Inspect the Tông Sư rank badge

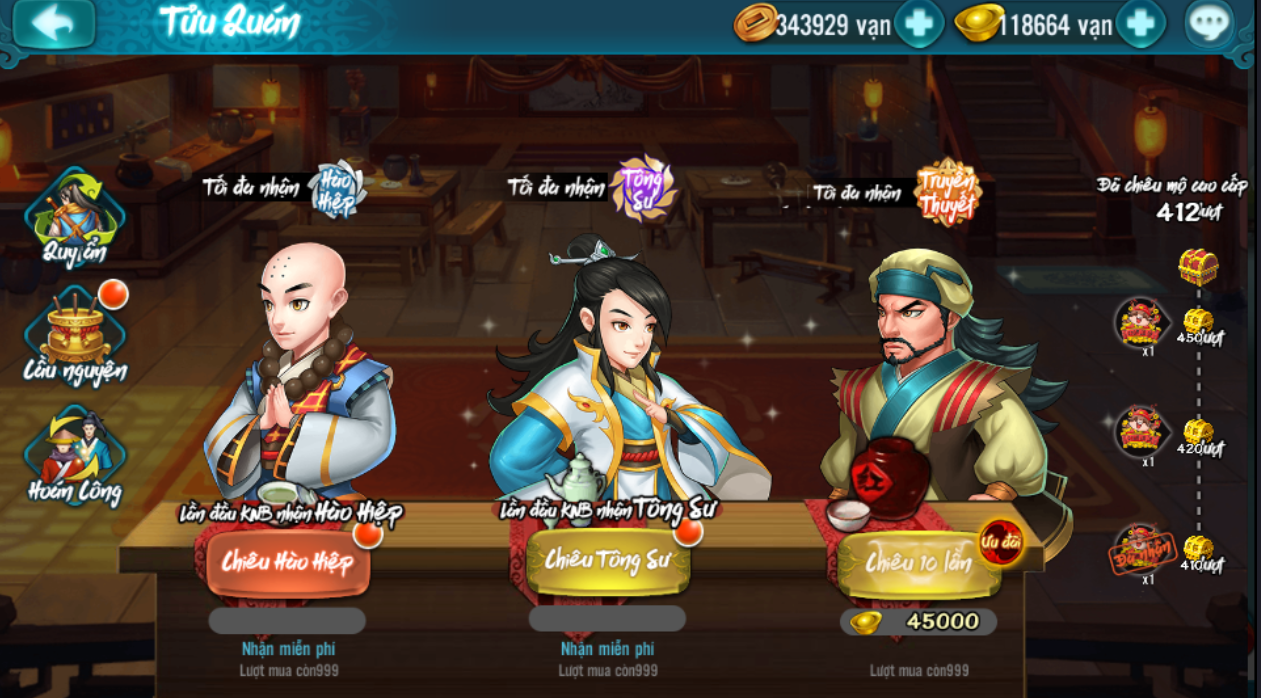(643, 186)
